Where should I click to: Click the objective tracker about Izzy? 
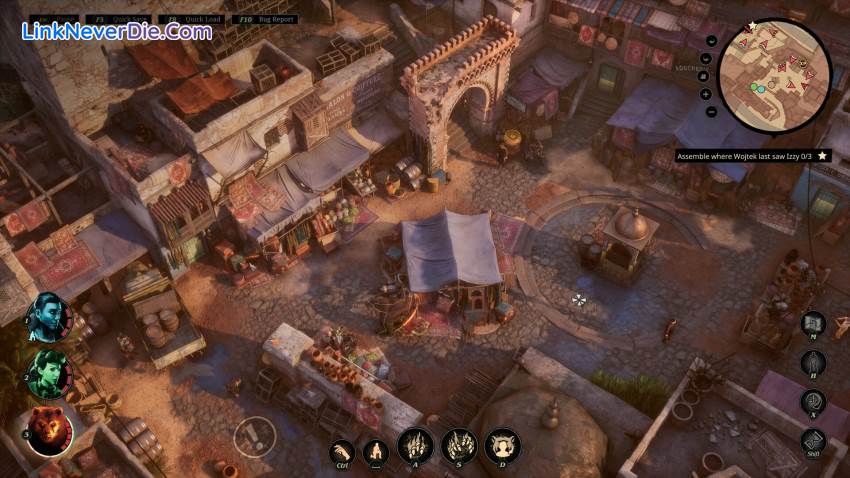click(752, 156)
